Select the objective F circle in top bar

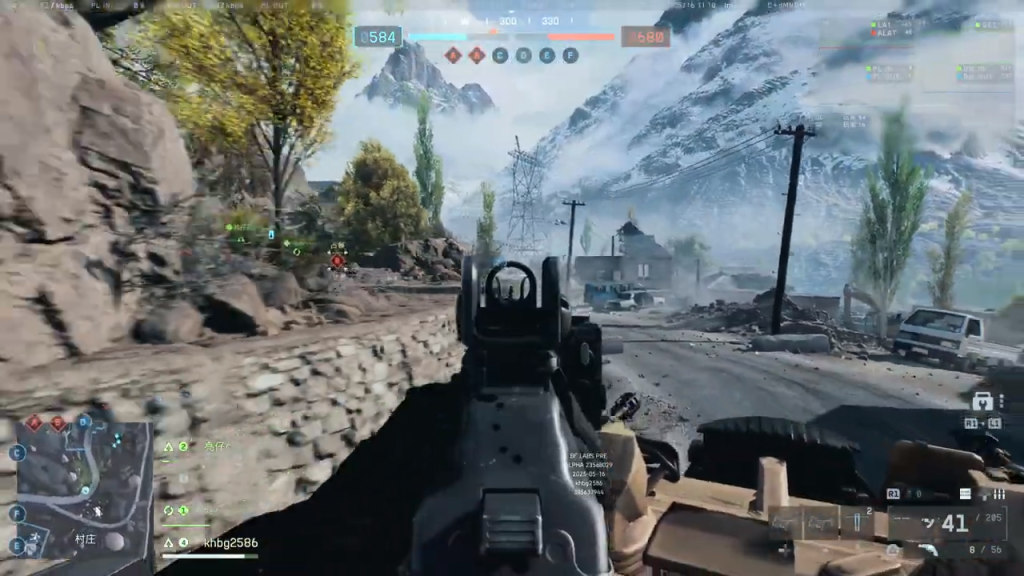click(570, 56)
